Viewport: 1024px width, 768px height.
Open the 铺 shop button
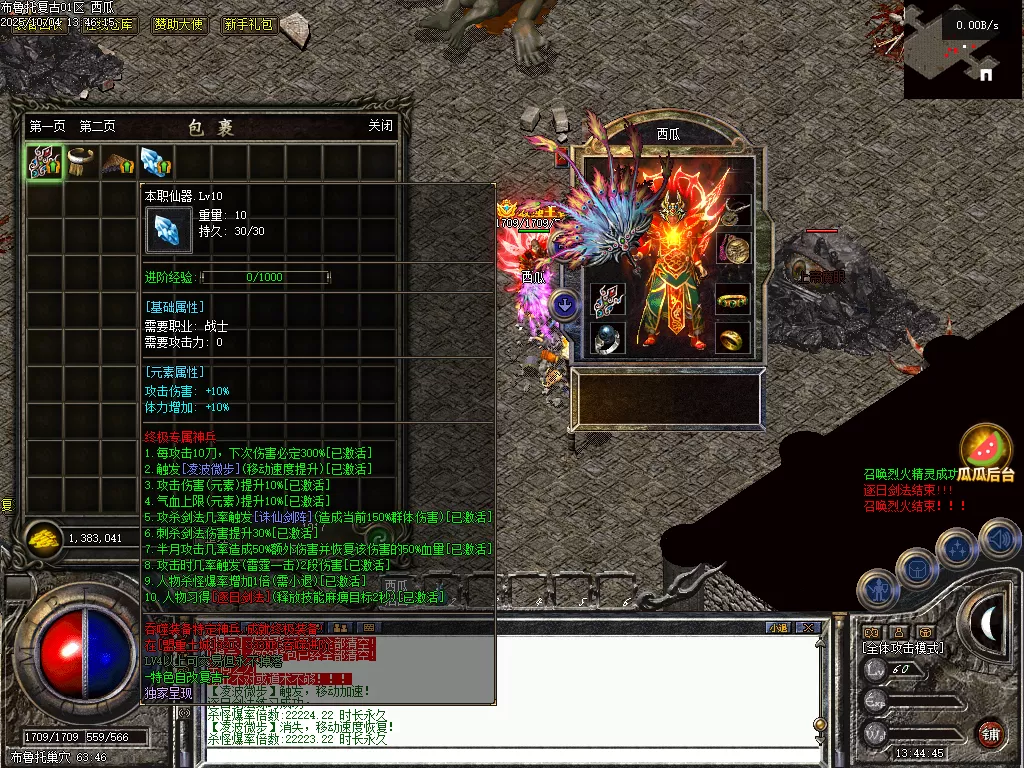[x=990, y=732]
